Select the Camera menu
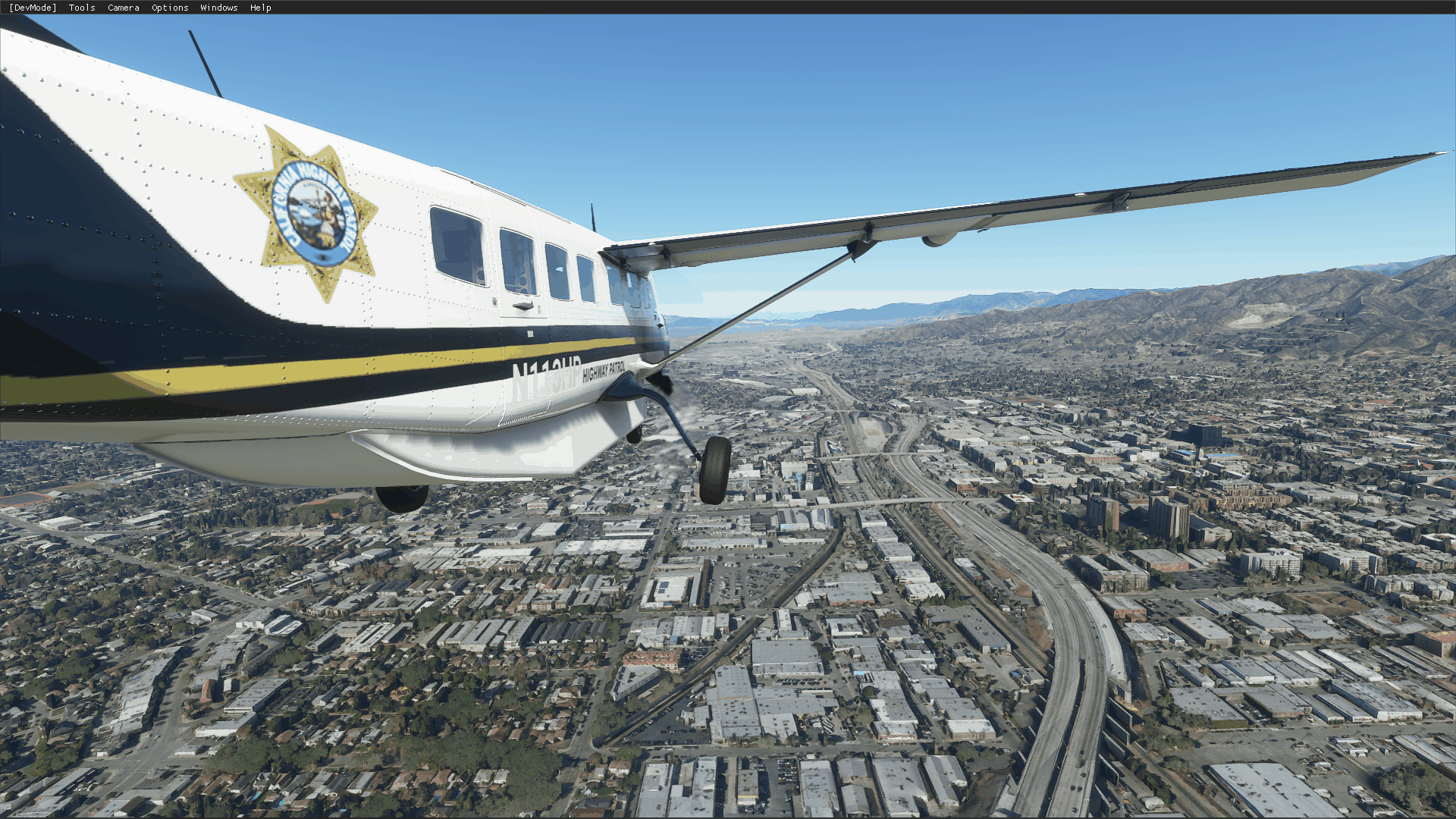Viewport: 1456px width, 819px height. (124, 8)
